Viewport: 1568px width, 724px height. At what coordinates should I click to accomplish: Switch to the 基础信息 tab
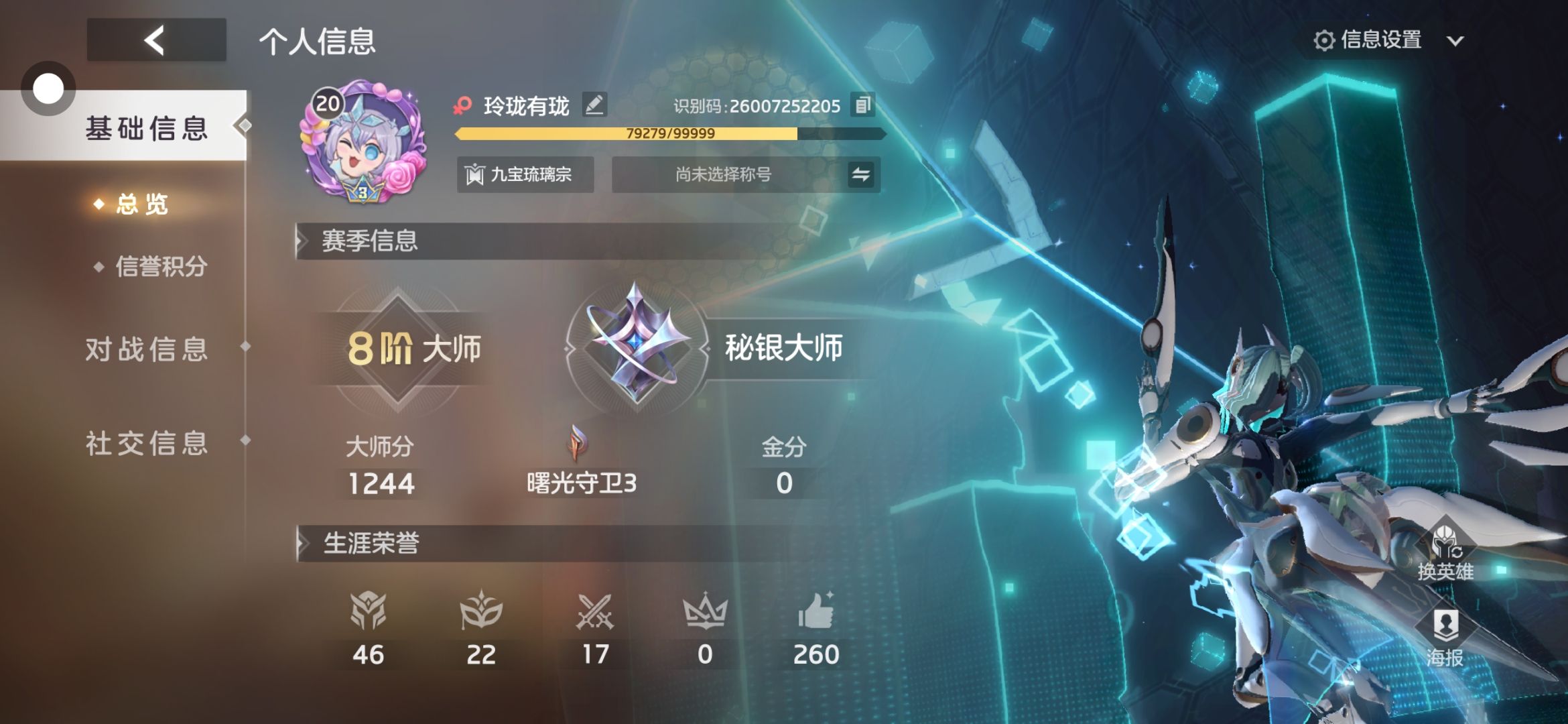pyautogui.click(x=146, y=127)
